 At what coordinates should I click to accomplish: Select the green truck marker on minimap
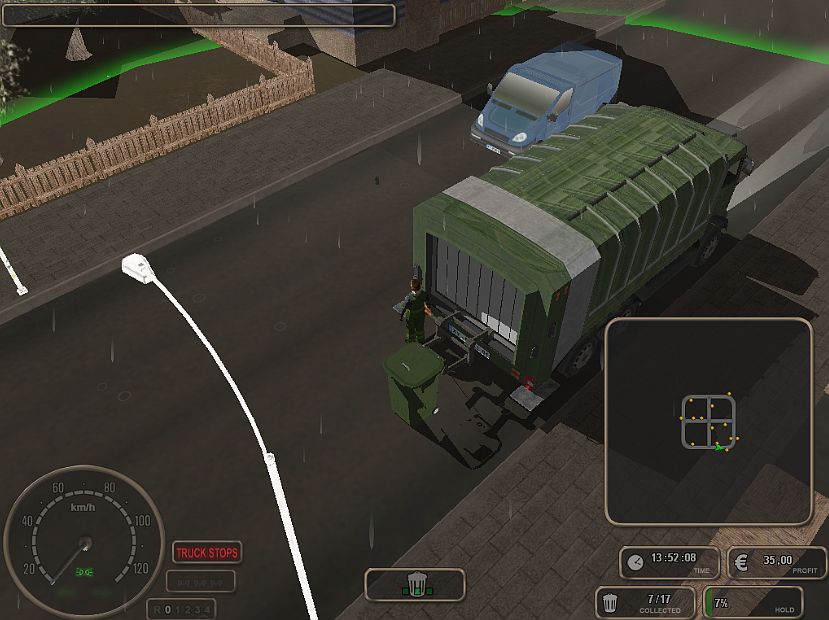coord(718,446)
